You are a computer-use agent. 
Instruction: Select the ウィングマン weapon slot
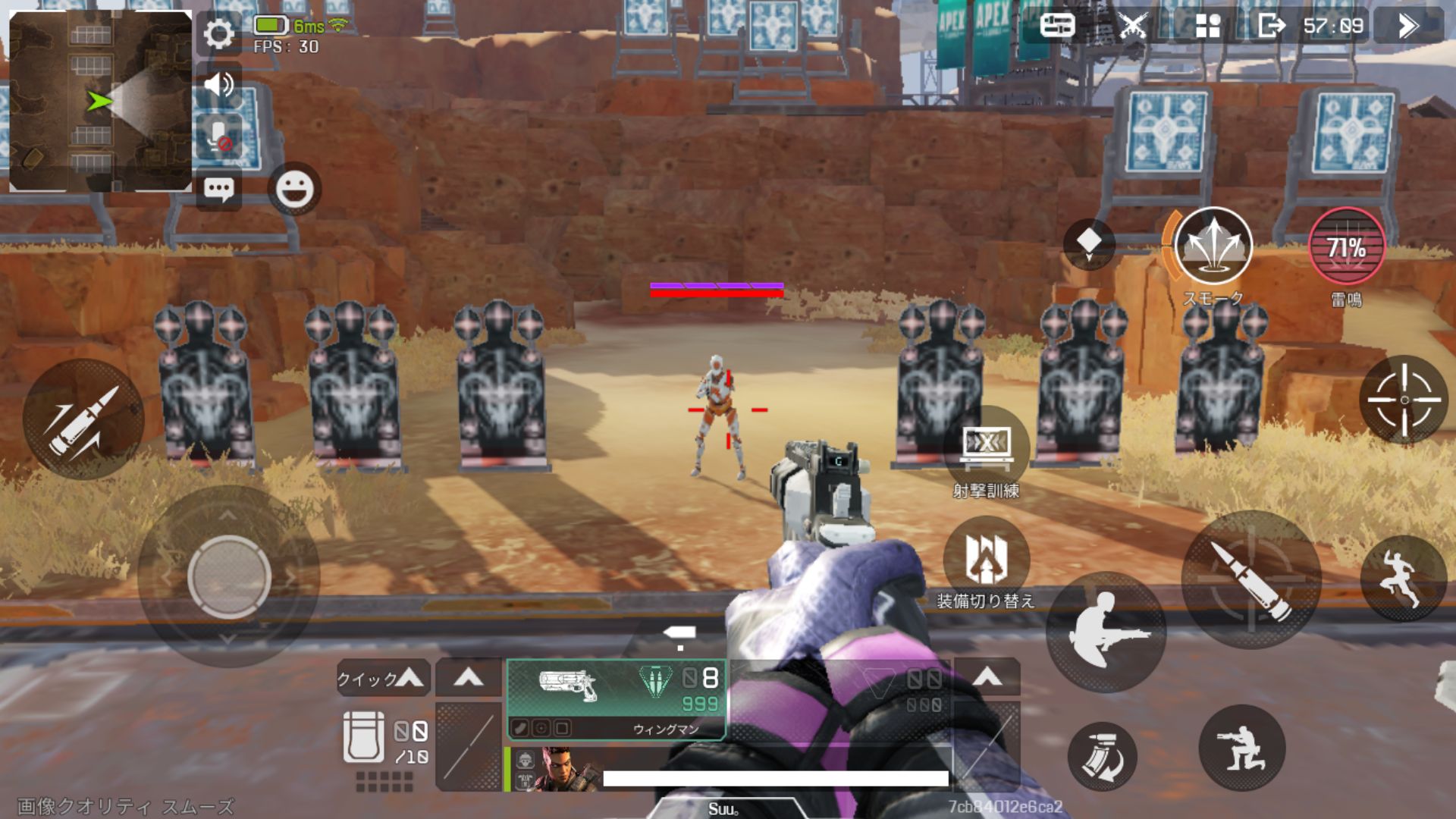616,698
